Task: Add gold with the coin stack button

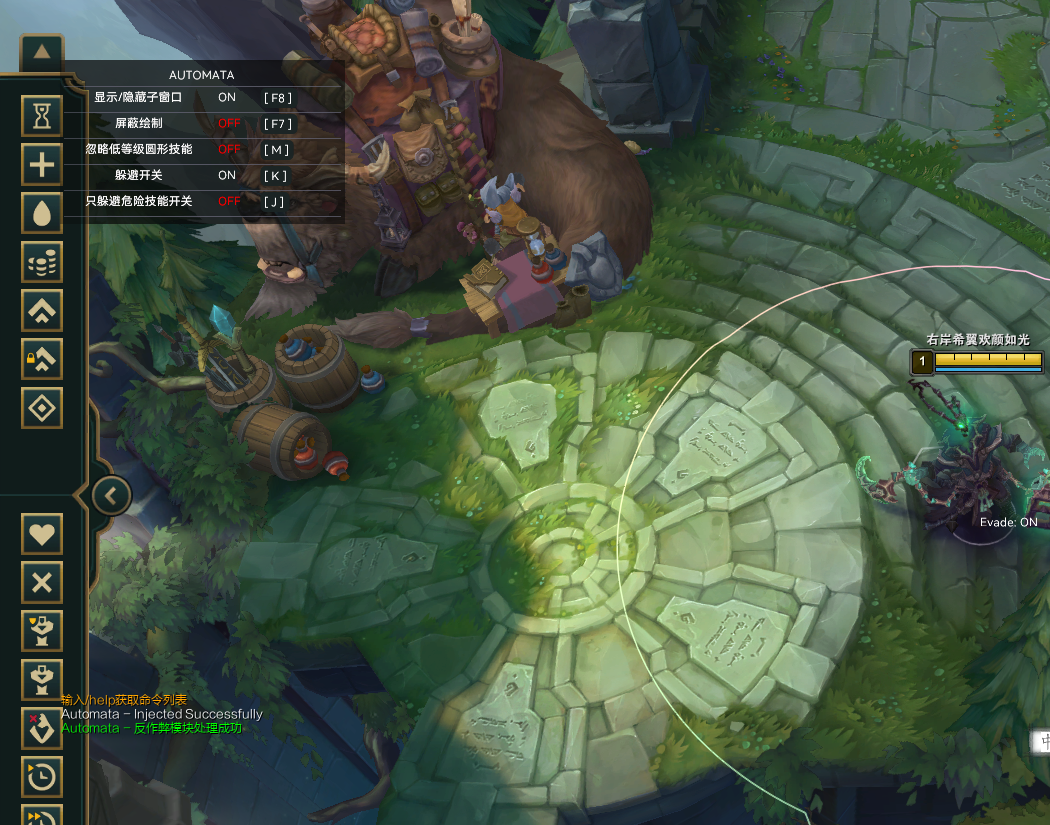Action: pyautogui.click(x=42, y=262)
